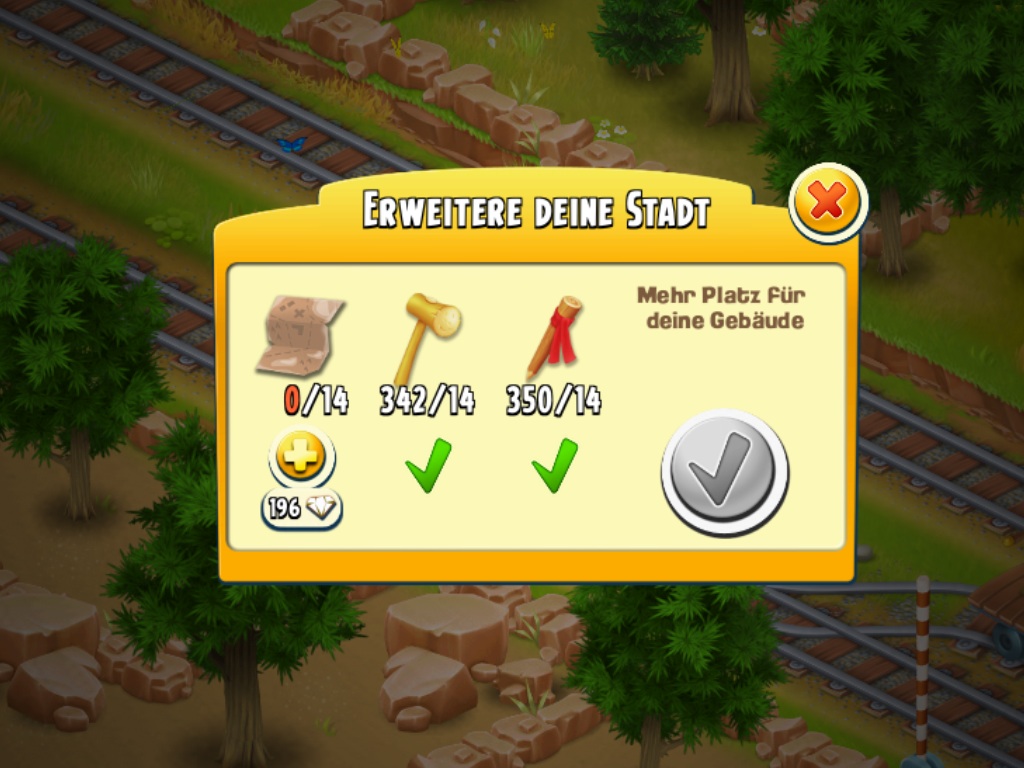Confirm the town expansion with the checkmark button

click(724, 472)
